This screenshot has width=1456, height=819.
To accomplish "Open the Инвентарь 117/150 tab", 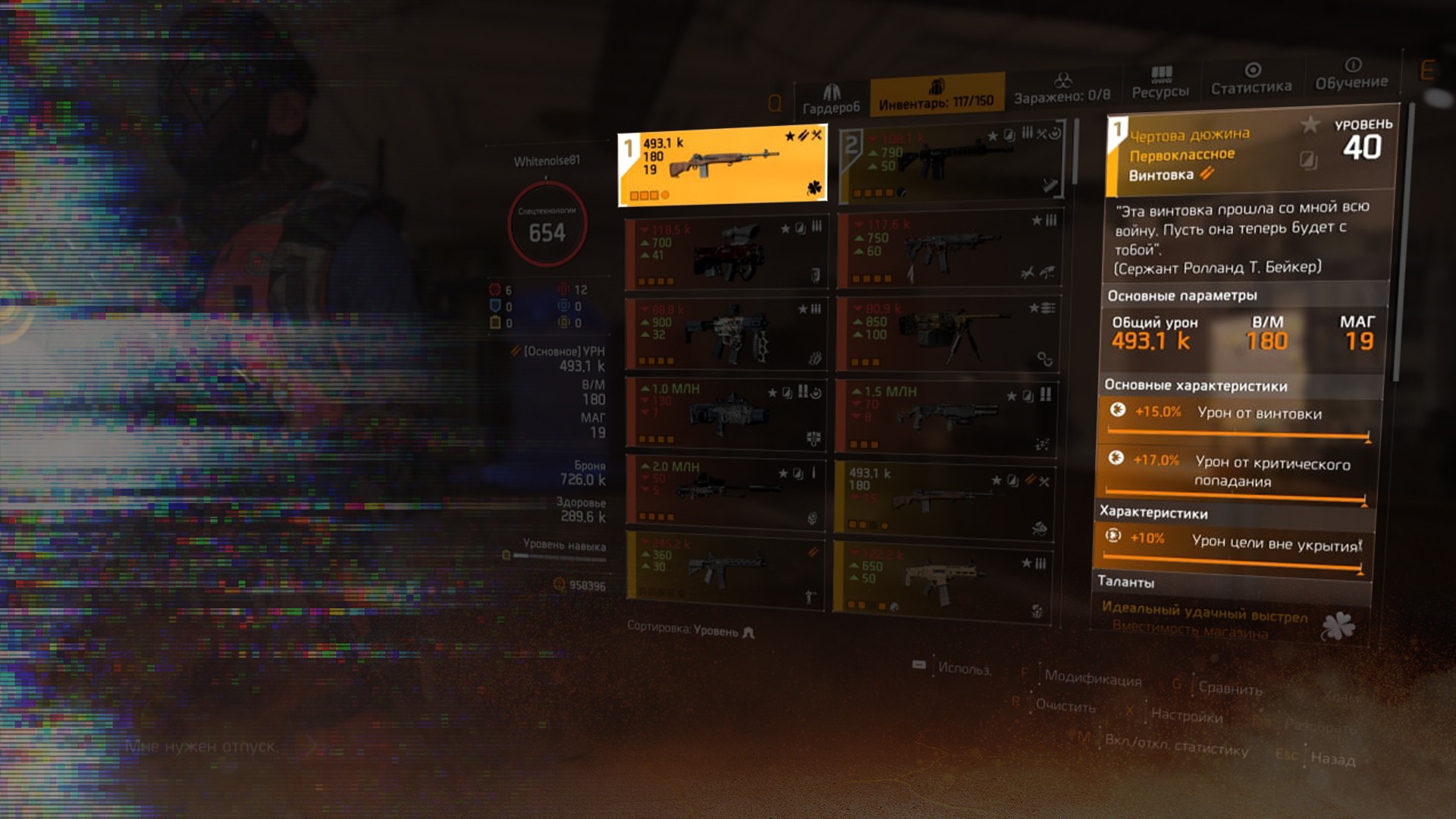I will coord(936,96).
